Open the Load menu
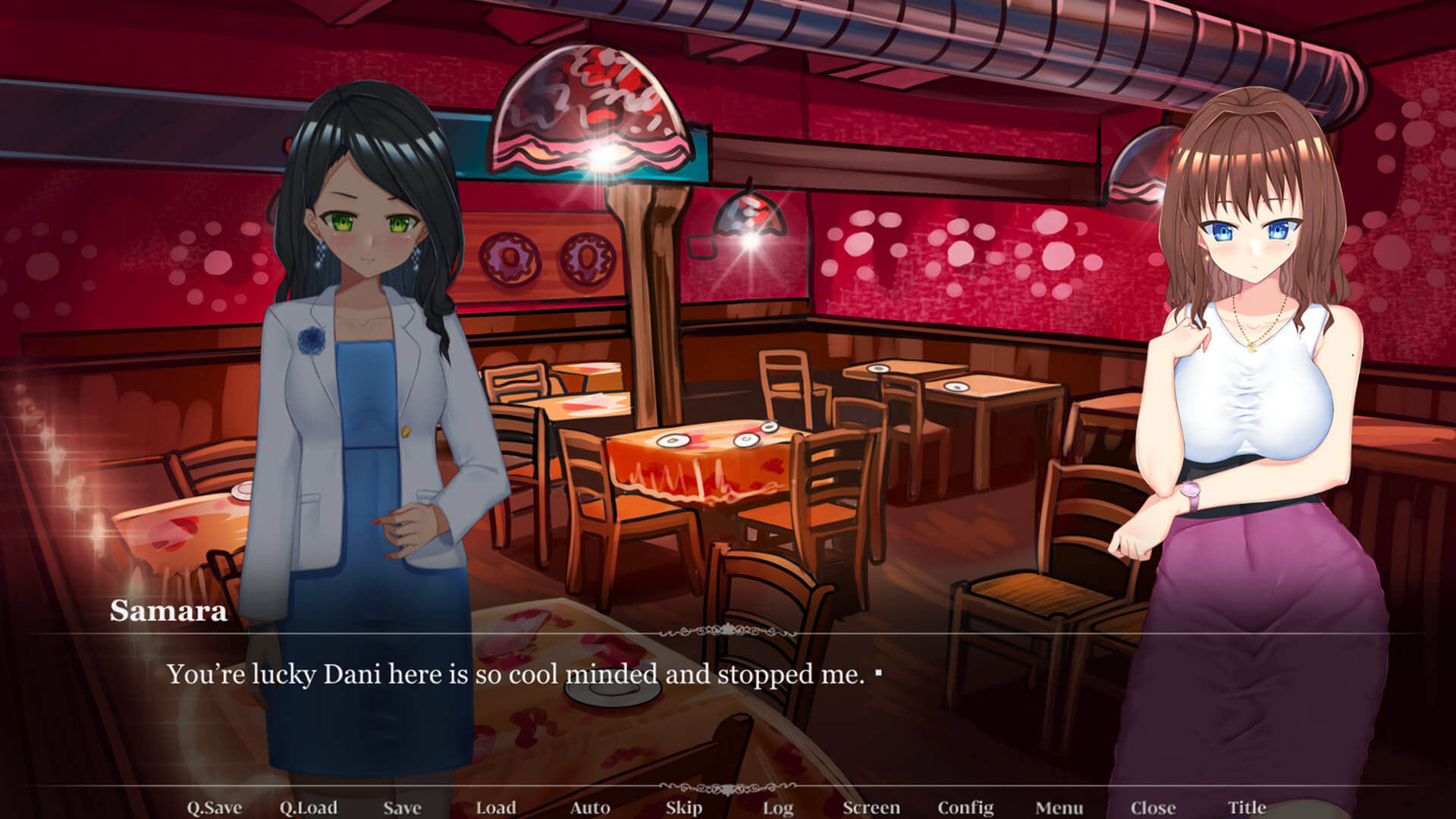This screenshot has width=1456, height=819. (x=496, y=808)
